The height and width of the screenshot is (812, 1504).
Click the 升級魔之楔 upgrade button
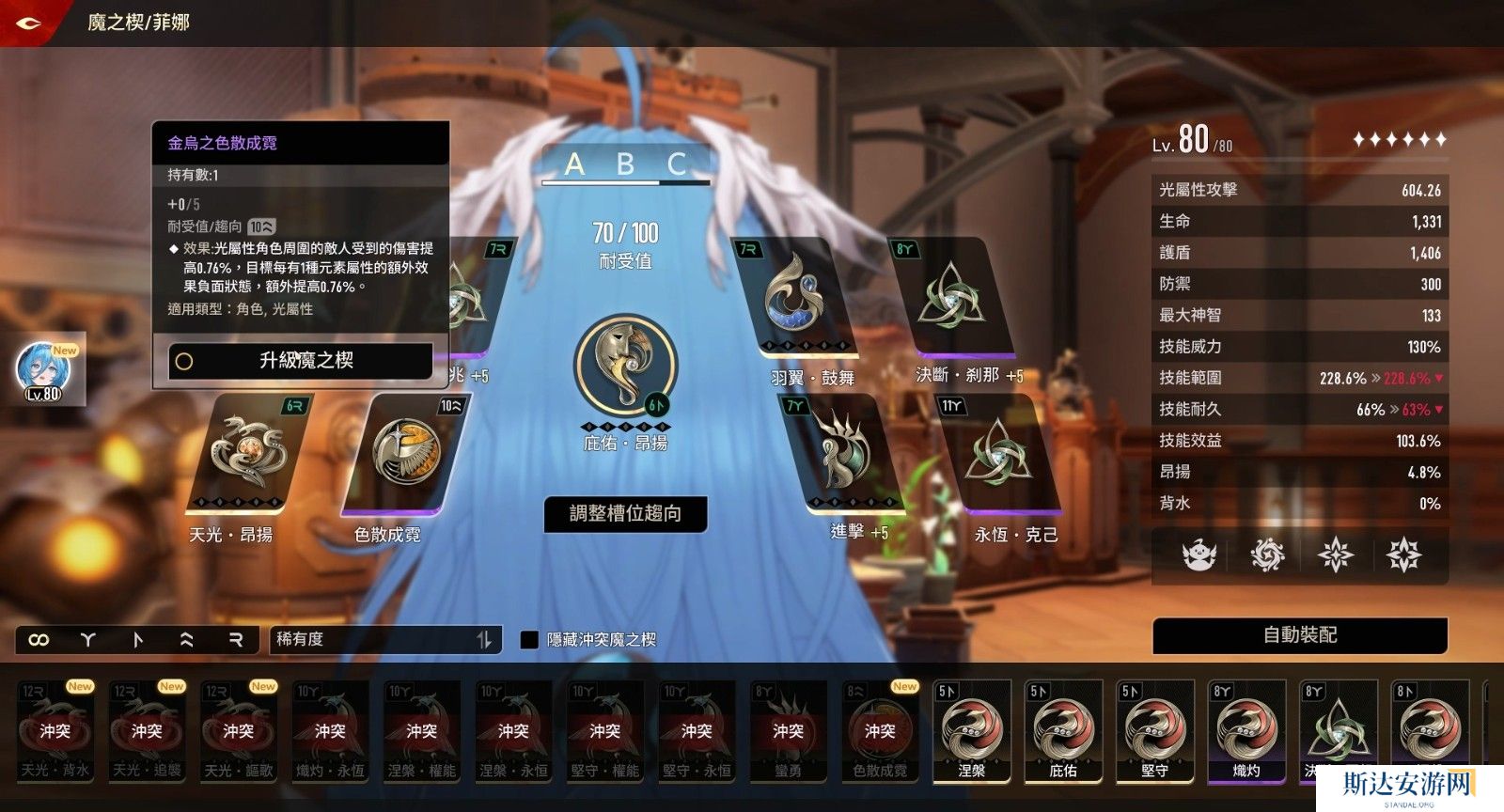301,361
